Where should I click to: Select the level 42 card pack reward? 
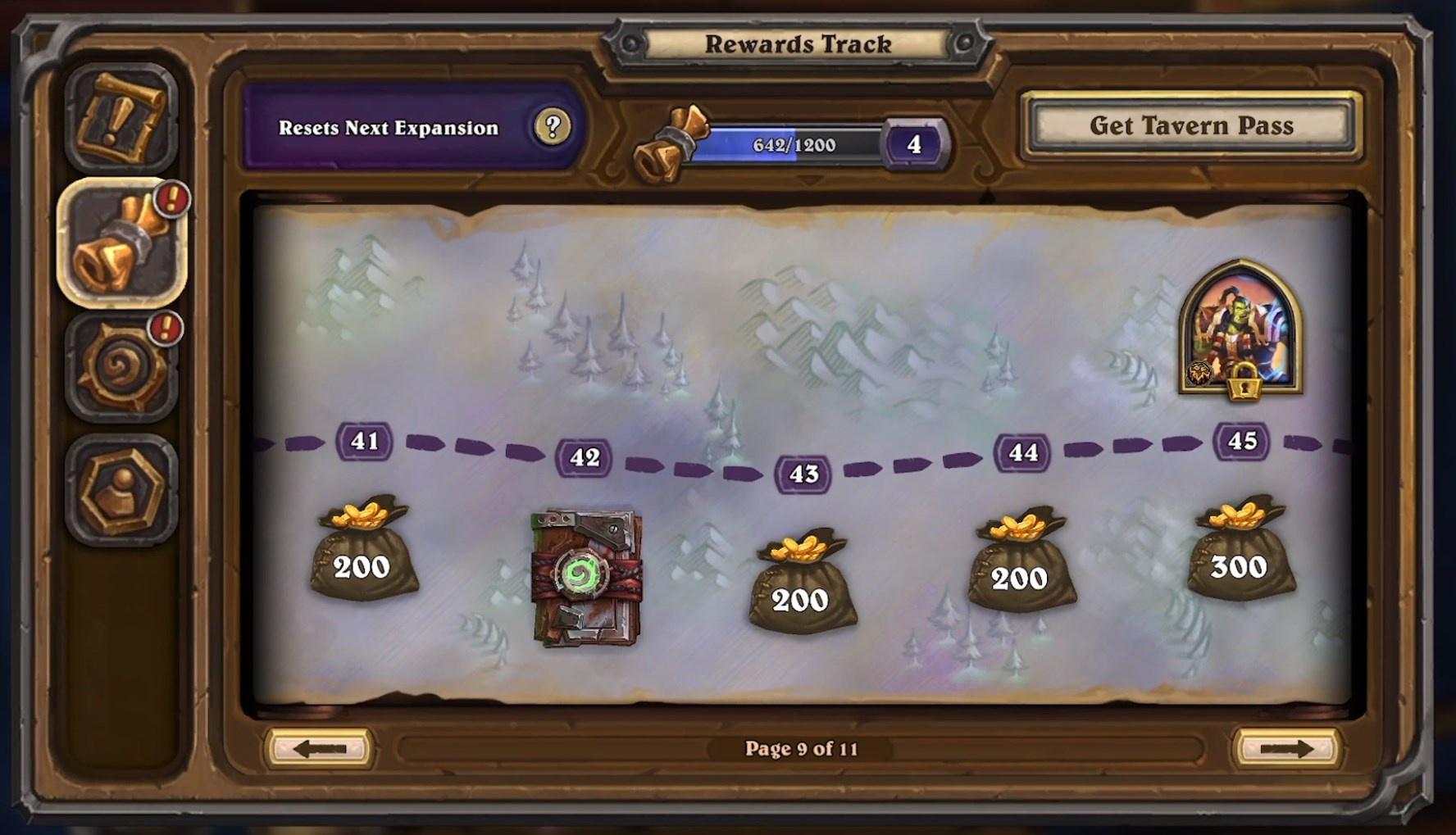585,578
